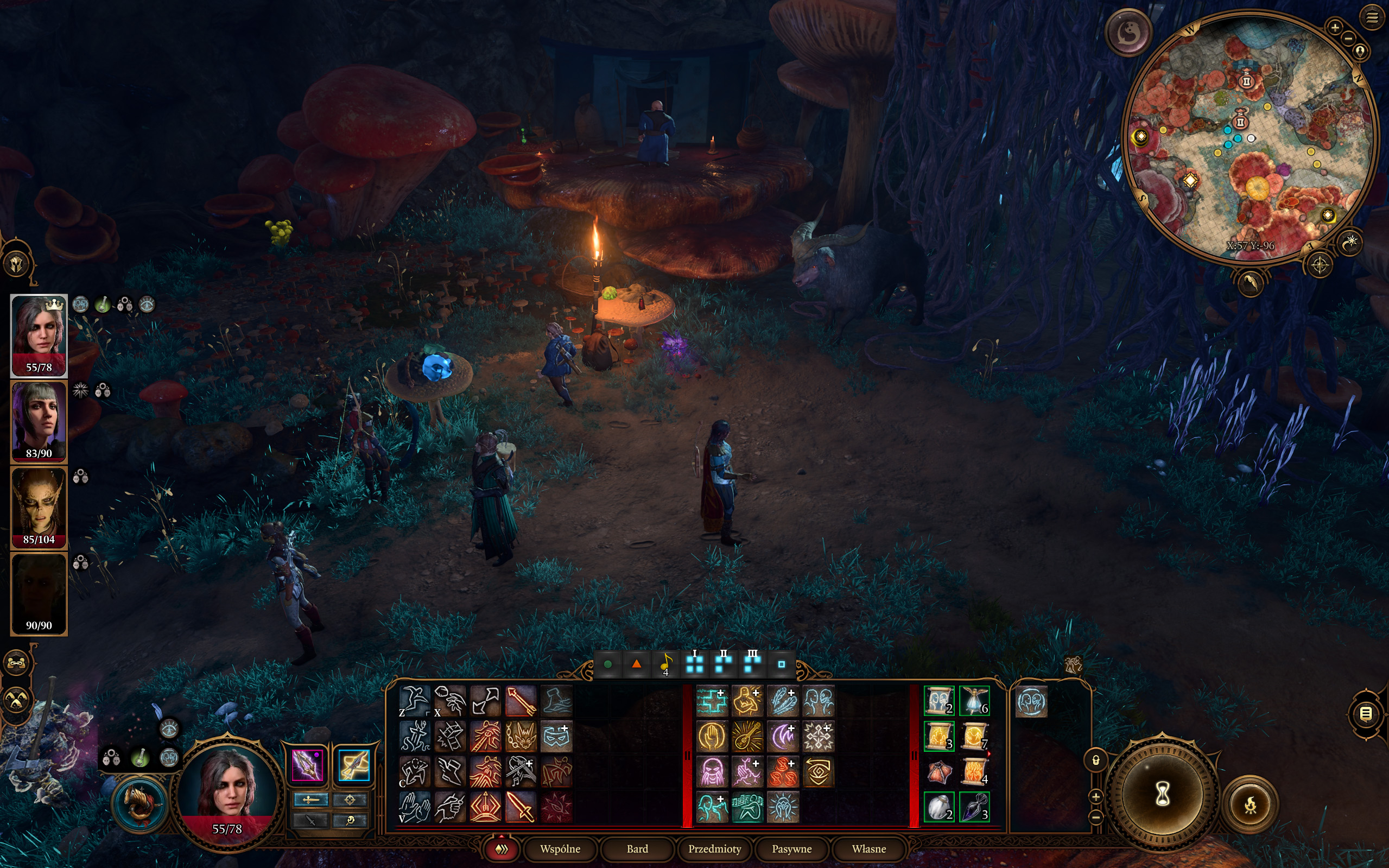The image size is (1389, 868).
Task: Select the purple-glowing melee weapon slot
Action: coord(307,765)
